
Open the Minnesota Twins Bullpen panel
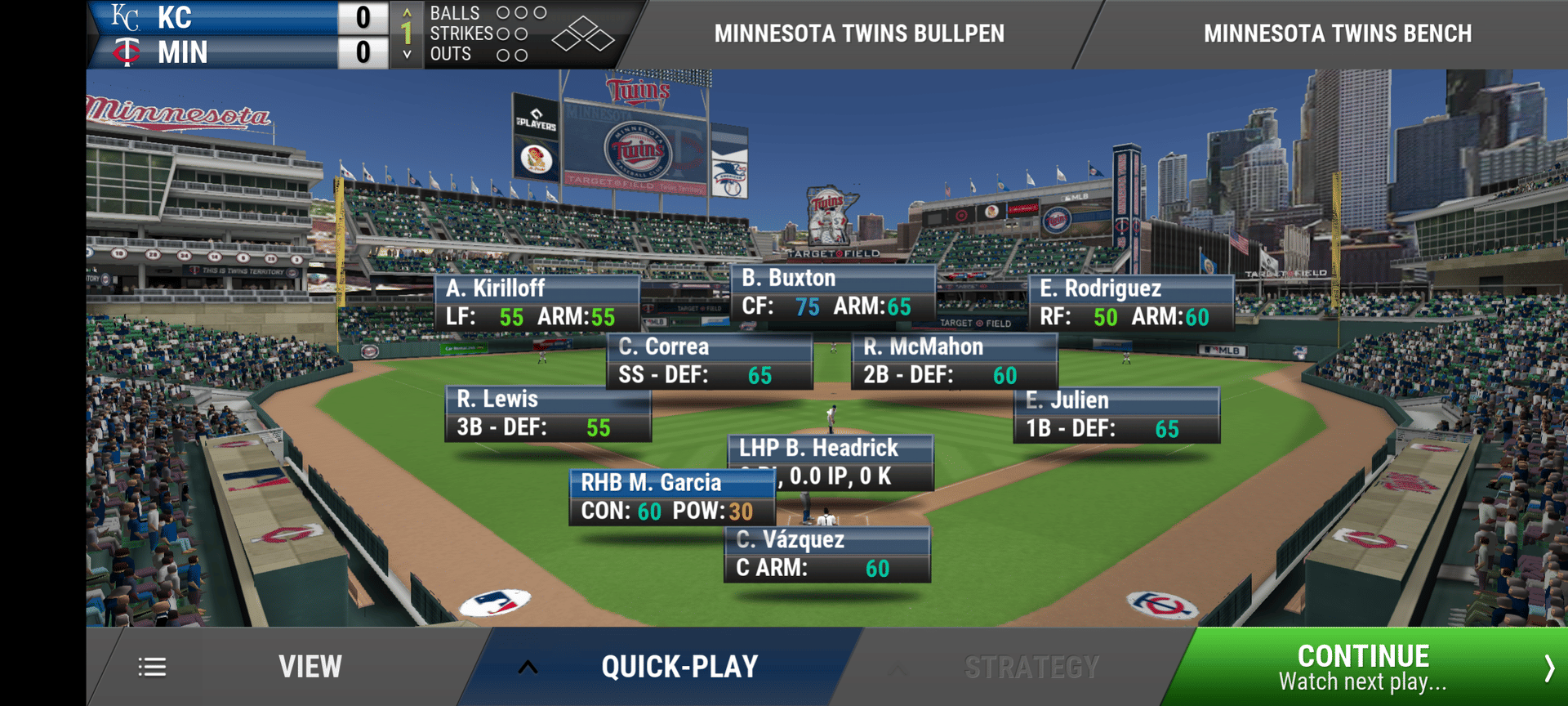coord(859,34)
